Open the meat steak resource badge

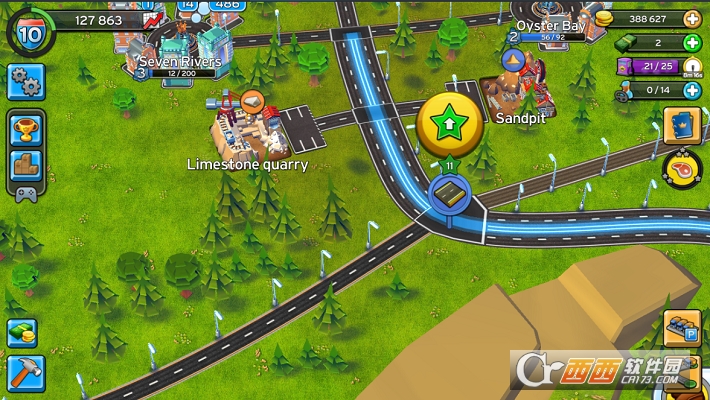683,167
